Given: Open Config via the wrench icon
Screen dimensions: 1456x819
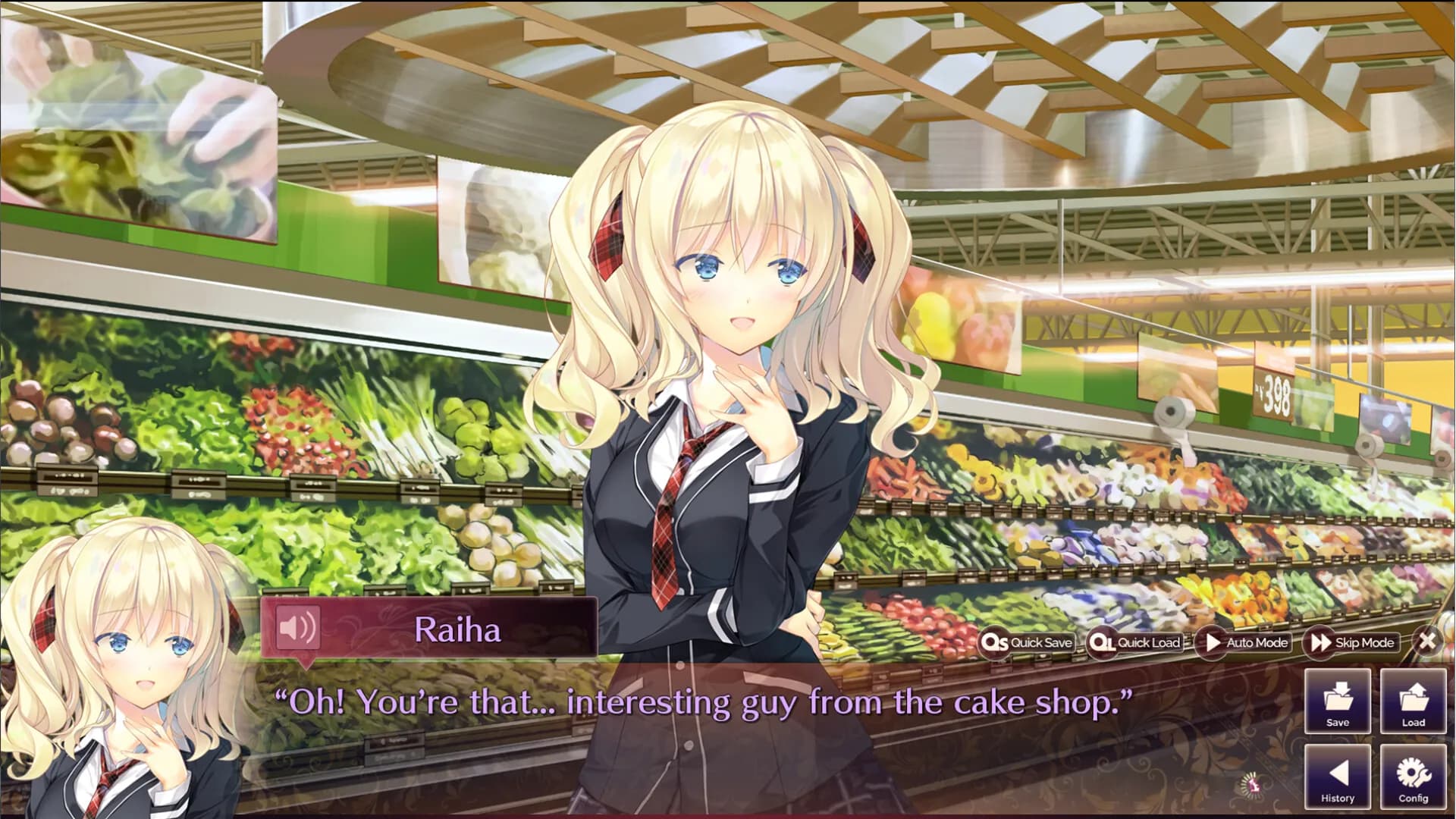Looking at the screenshot, I should (1413, 775).
